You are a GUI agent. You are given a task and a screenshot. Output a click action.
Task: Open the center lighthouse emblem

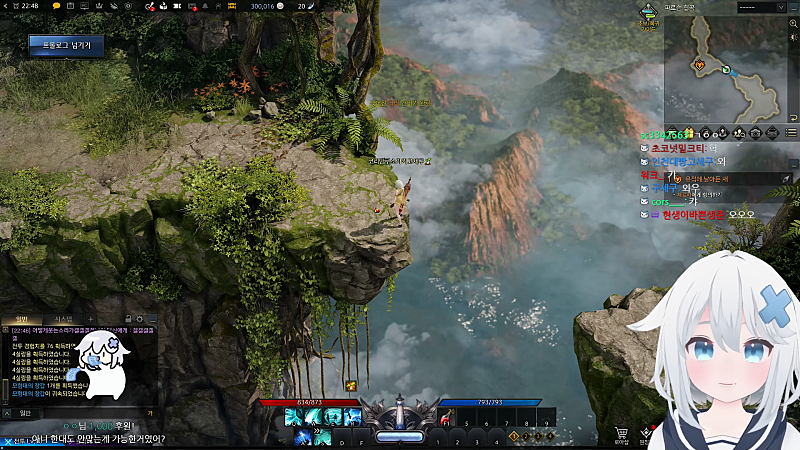(400, 413)
